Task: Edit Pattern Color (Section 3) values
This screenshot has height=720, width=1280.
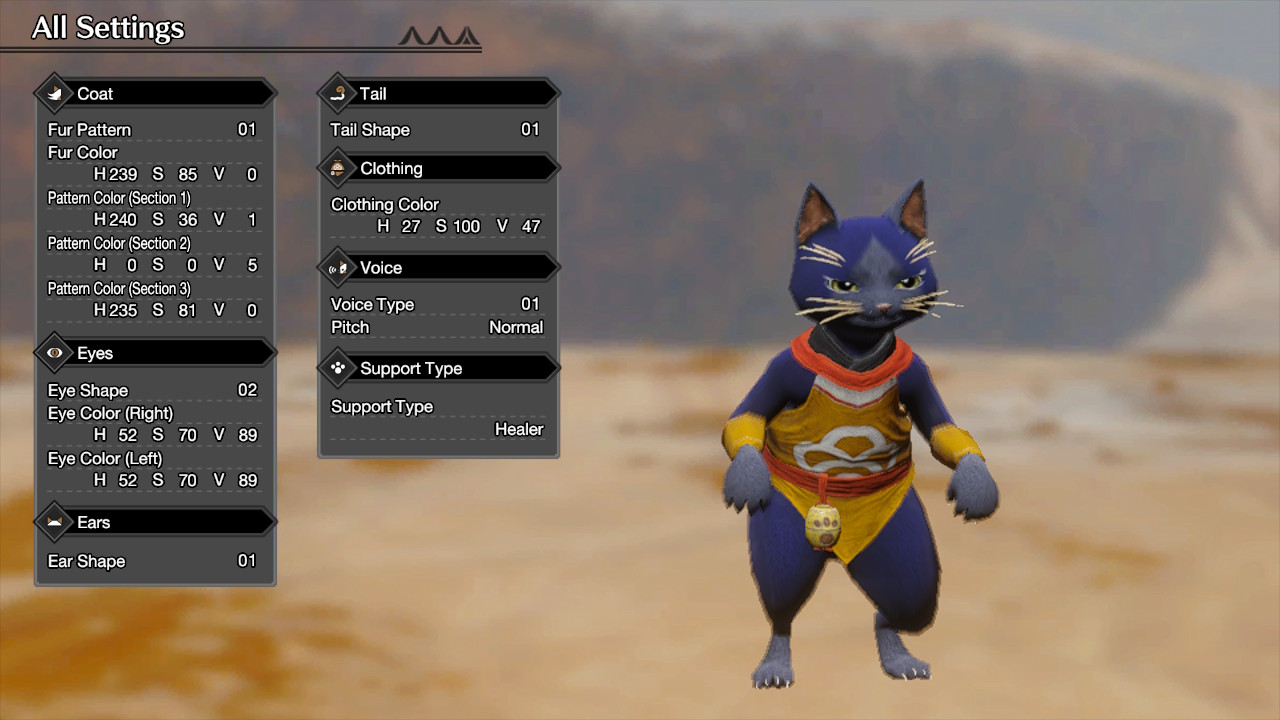Action: point(175,311)
